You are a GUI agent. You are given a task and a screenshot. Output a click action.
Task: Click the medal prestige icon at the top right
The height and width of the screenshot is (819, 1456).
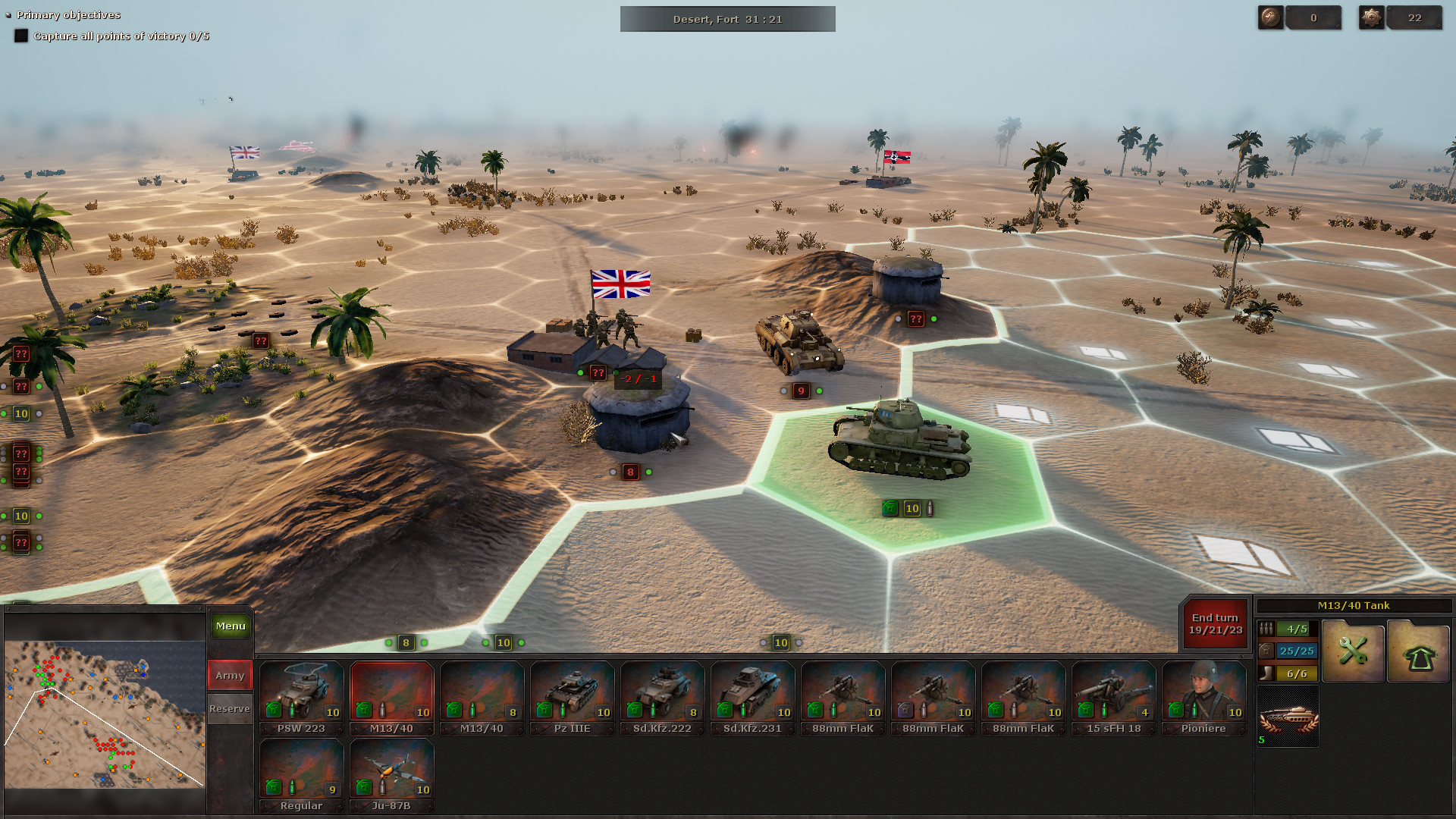(x=1373, y=17)
